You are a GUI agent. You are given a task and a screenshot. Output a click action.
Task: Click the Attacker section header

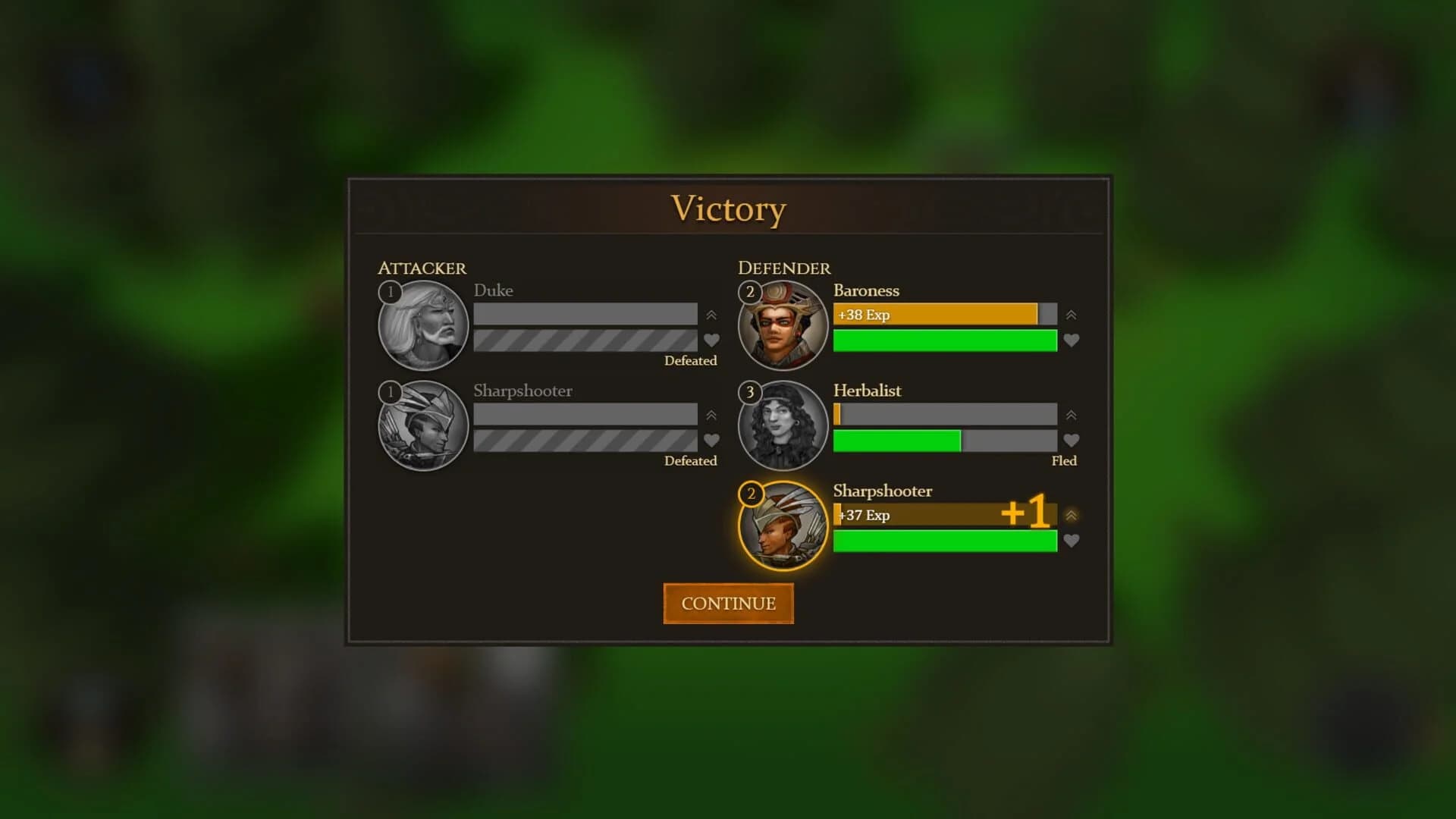[422, 268]
